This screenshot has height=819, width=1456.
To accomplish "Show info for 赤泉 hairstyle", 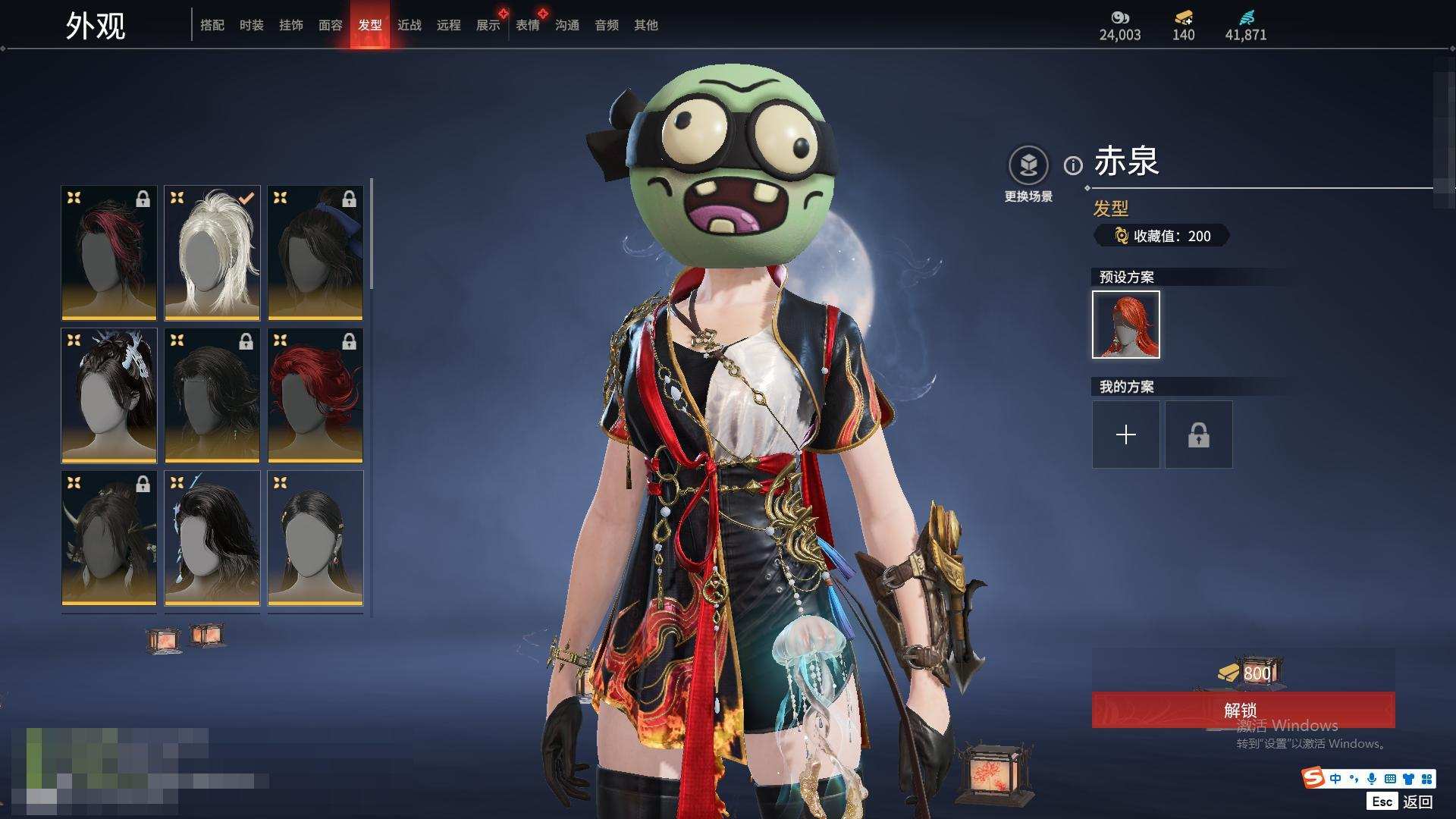I will [1073, 165].
